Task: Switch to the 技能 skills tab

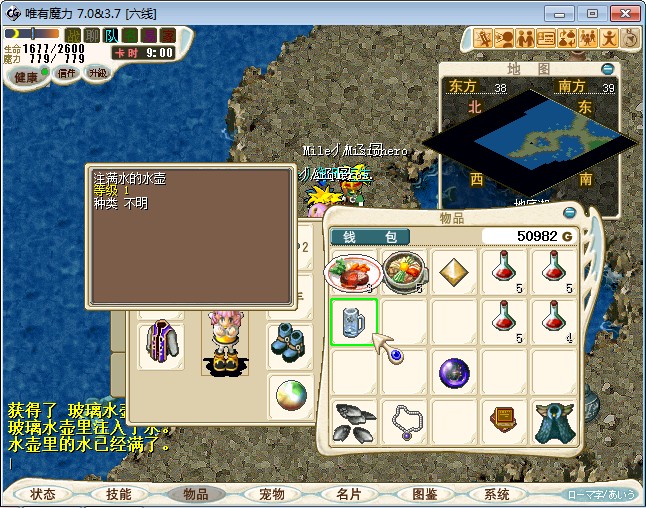Action: (x=119, y=494)
